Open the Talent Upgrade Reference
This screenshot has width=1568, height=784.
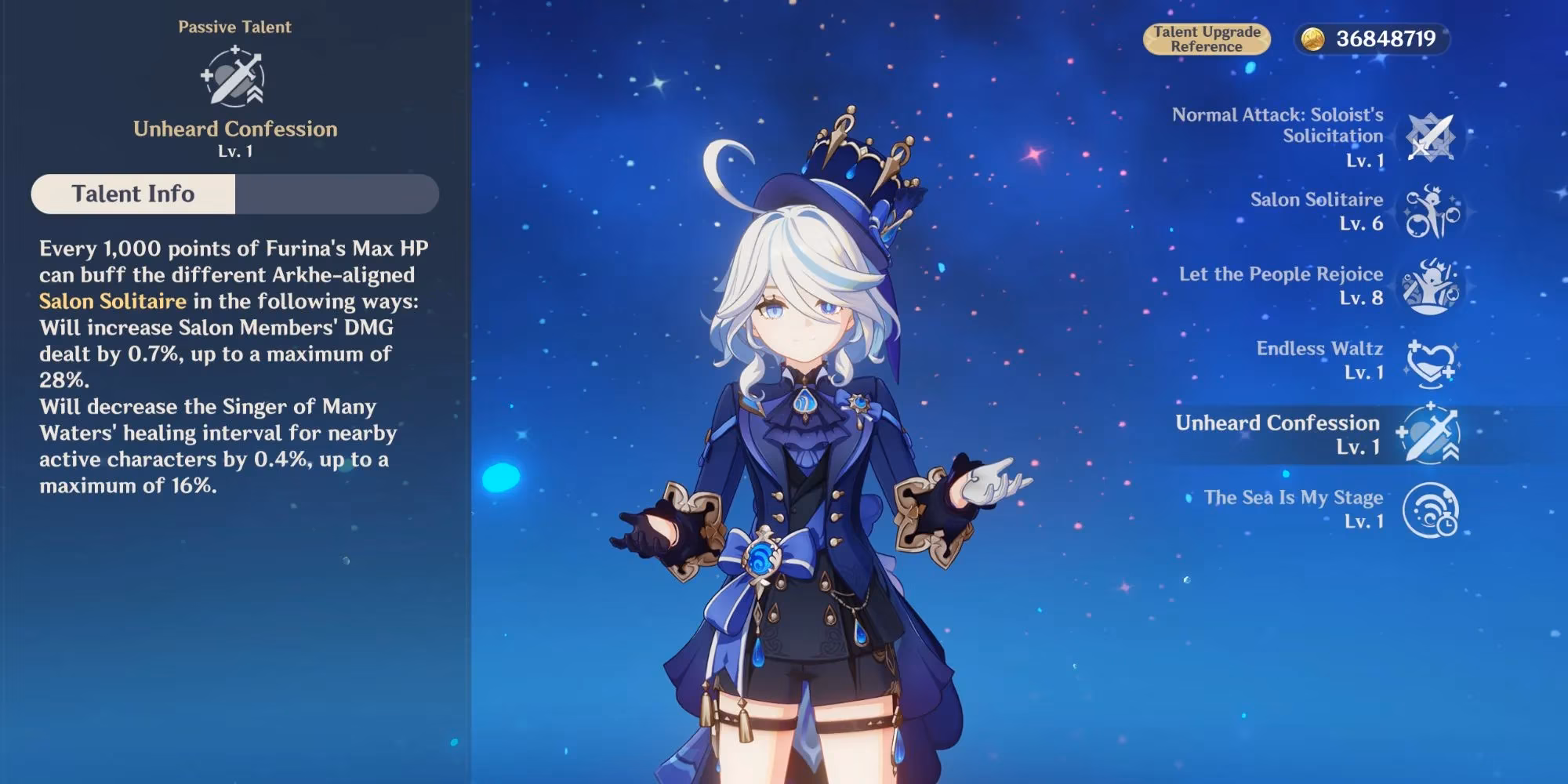click(x=1207, y=38)
